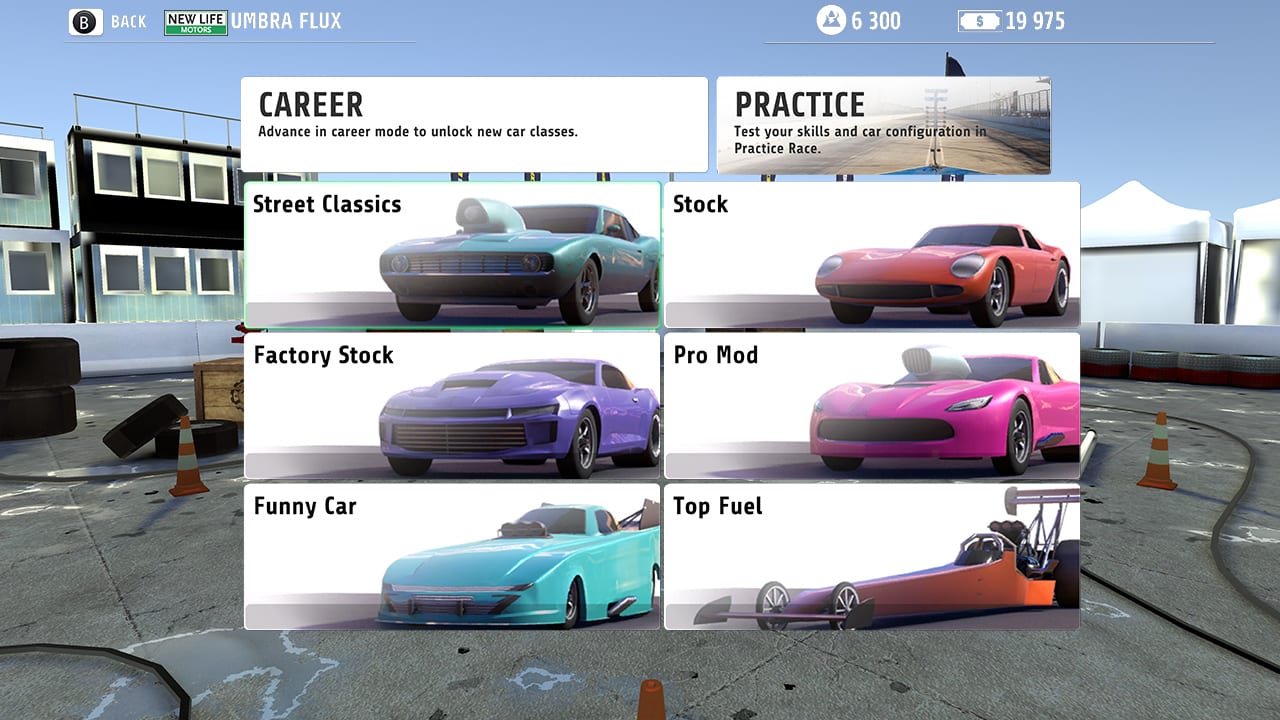Click the BACK label to exit

pyautogui.click(x=129, y=20)
